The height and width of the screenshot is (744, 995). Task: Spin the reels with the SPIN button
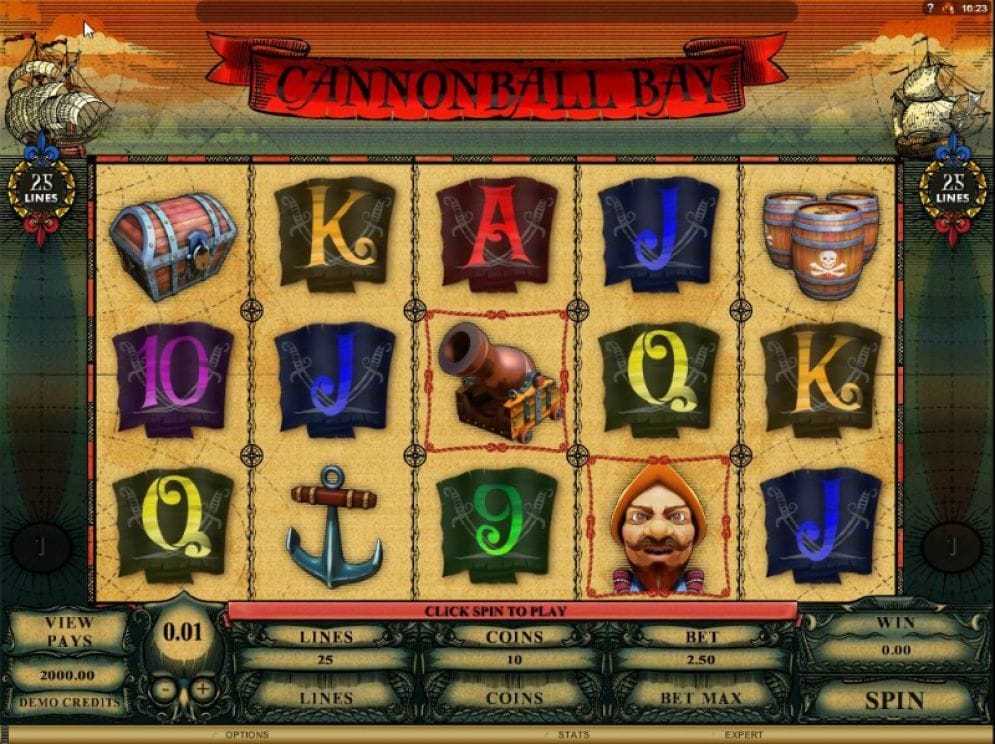pyautogui.click(x=893, y=699)
